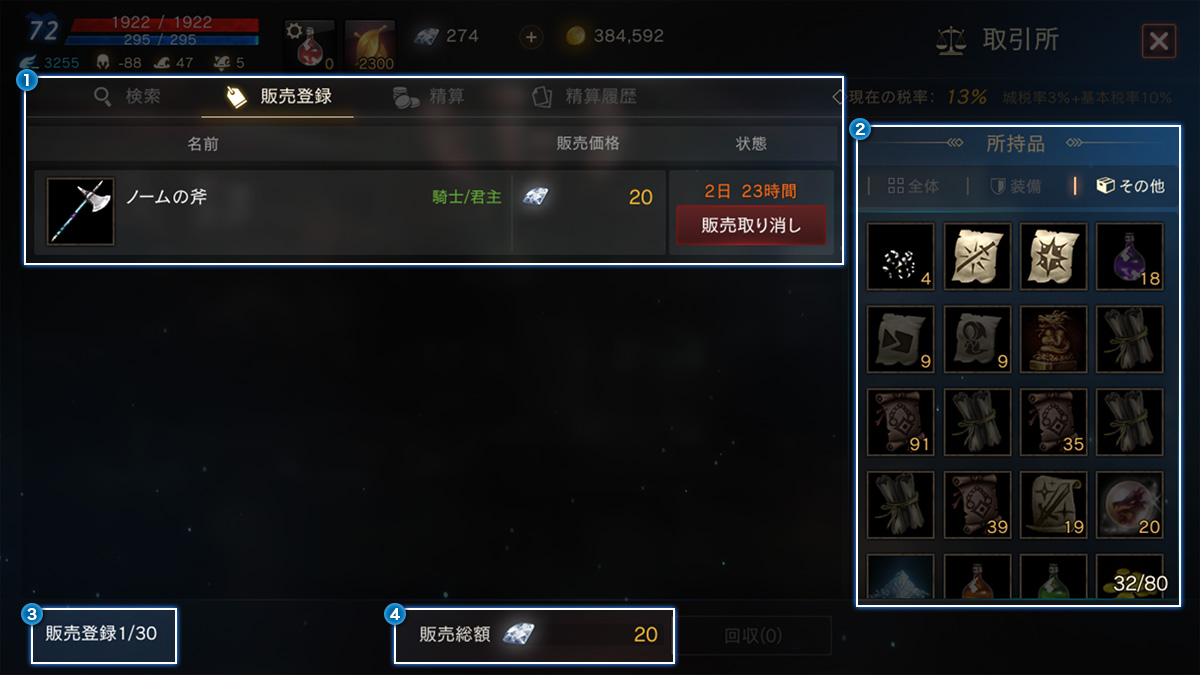Select the purple potion with 18 count

coord(1130,256)
